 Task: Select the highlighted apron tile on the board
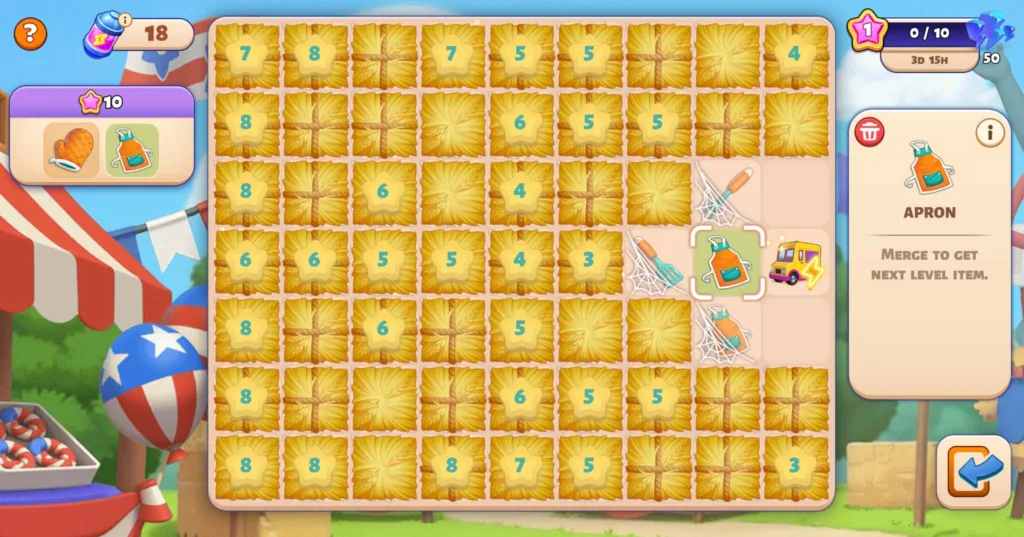727,262
